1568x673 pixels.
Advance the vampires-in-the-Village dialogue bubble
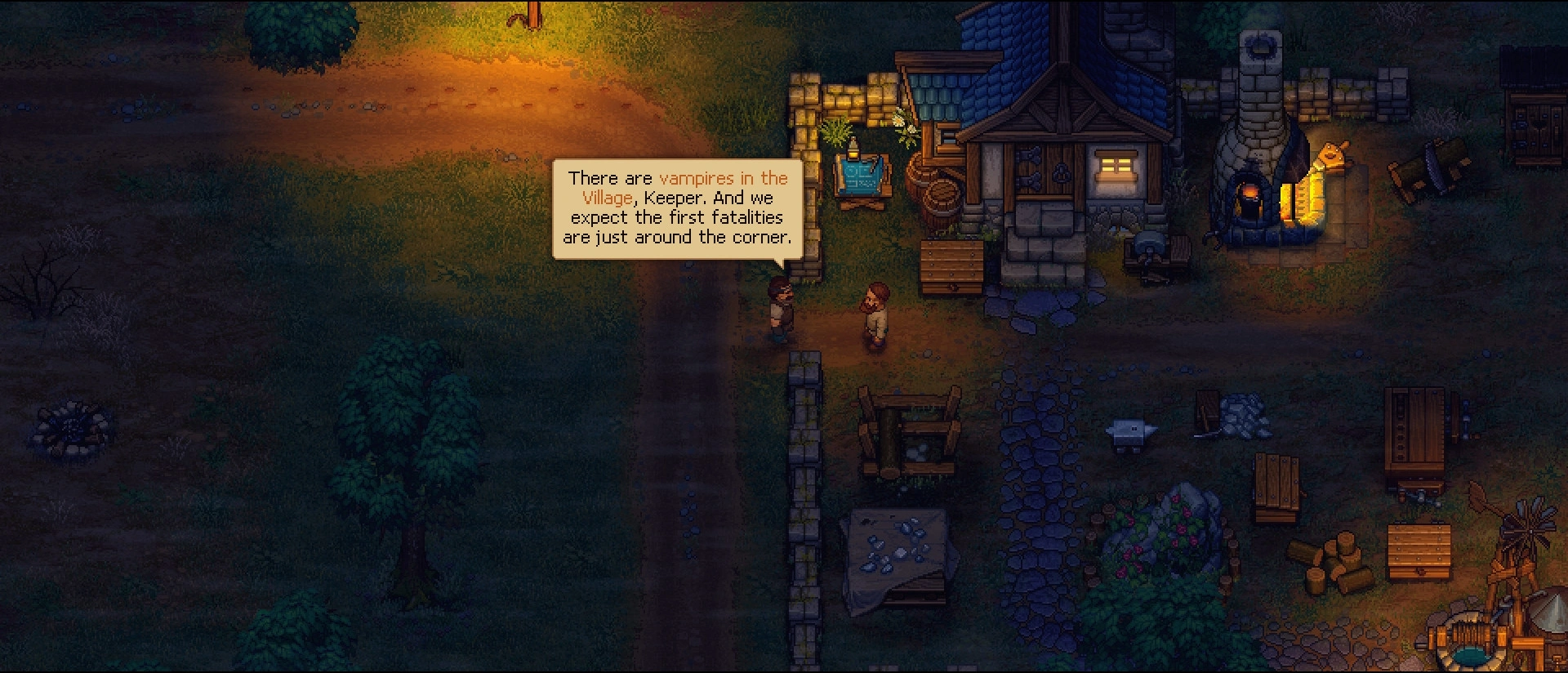click(x=677, y=208)
